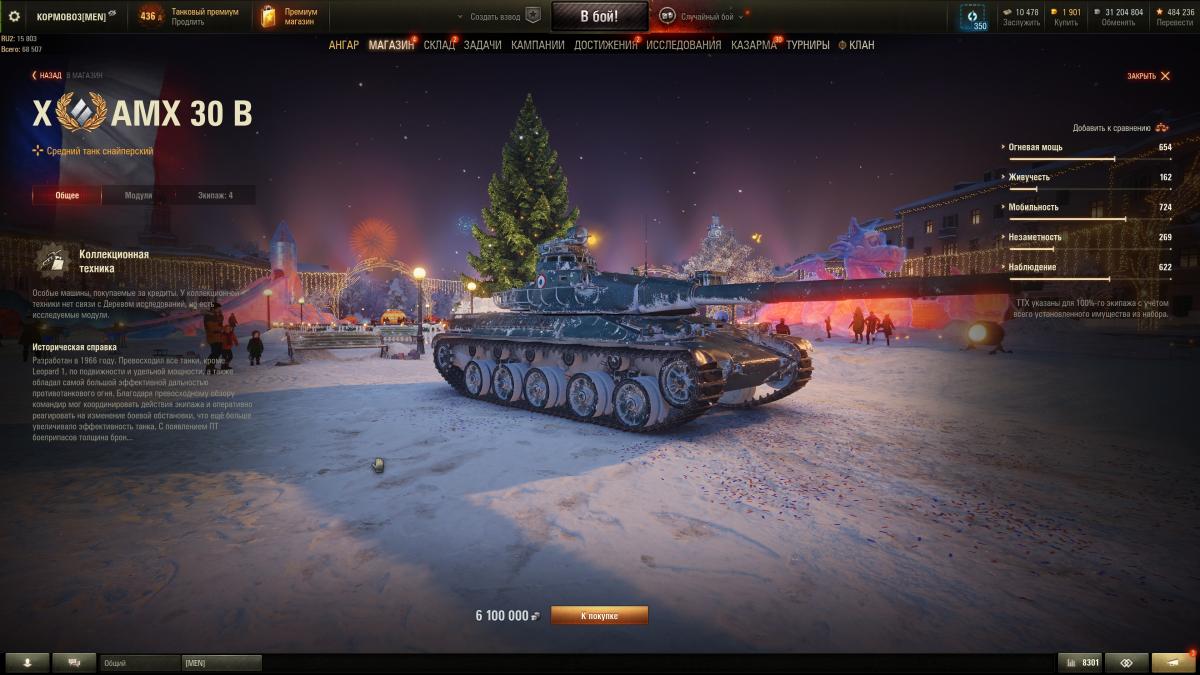Open the Премиум магазин
The width and height of the screenshot is (1200, 675).
290,17
